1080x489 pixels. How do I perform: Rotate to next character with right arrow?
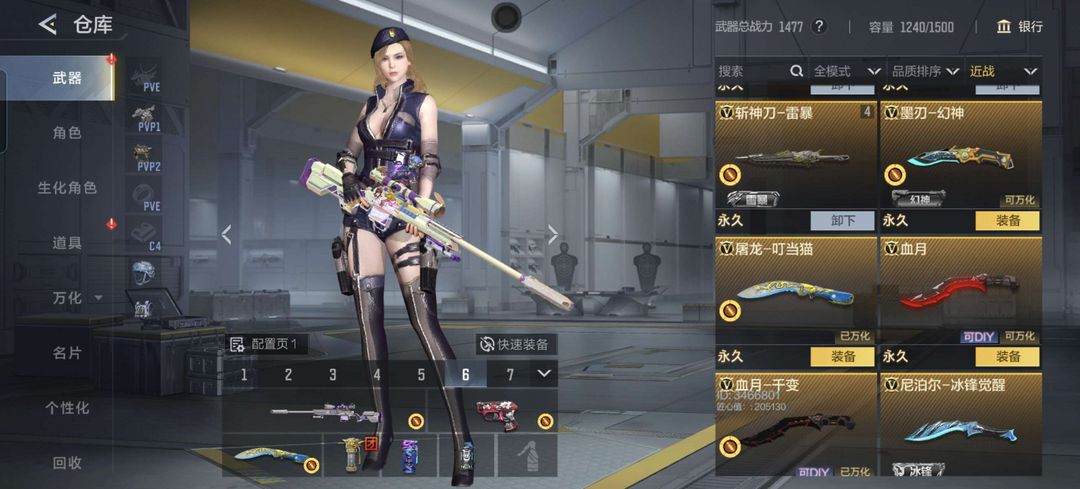[553, 234]
